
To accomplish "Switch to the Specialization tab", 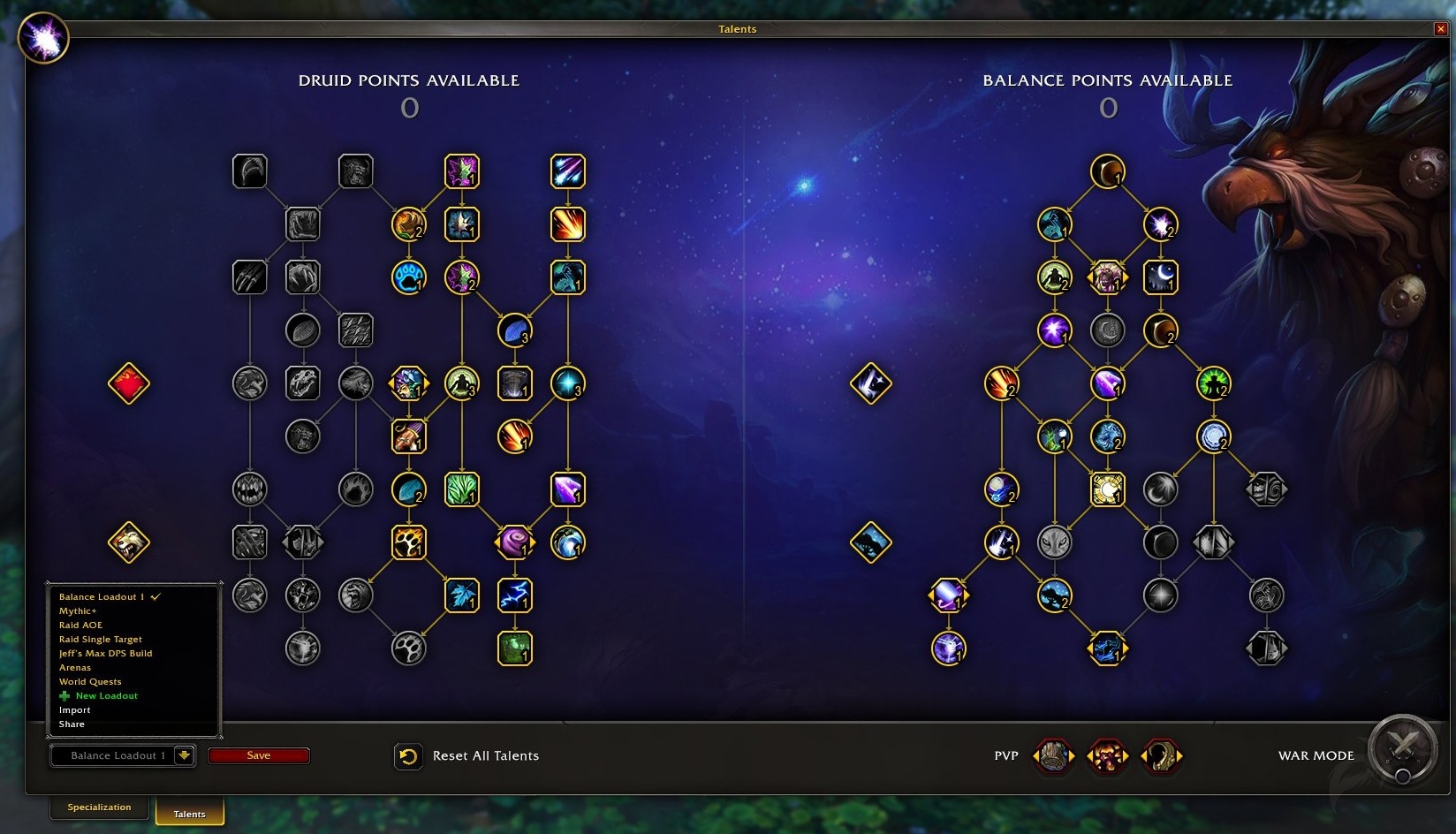I will [99, 807].
